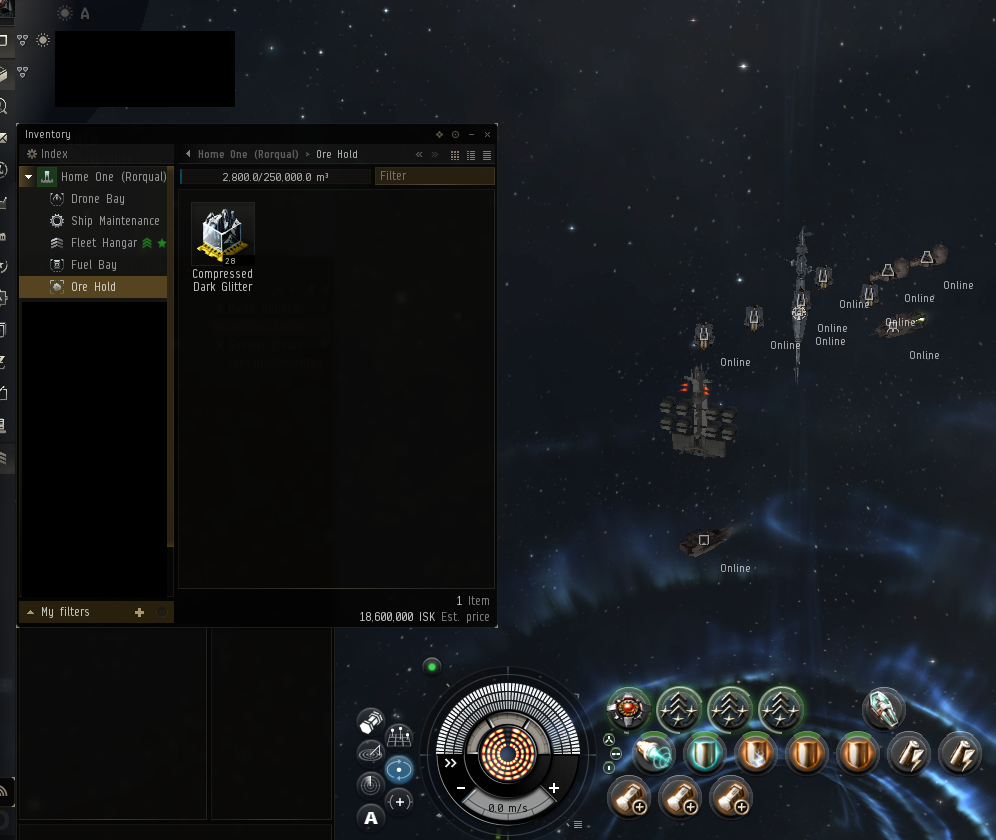Collapse the Home One (Rorqual) tree node
Image resolution: width=996 pixels, height=840 pixels.
pos(29,177)
